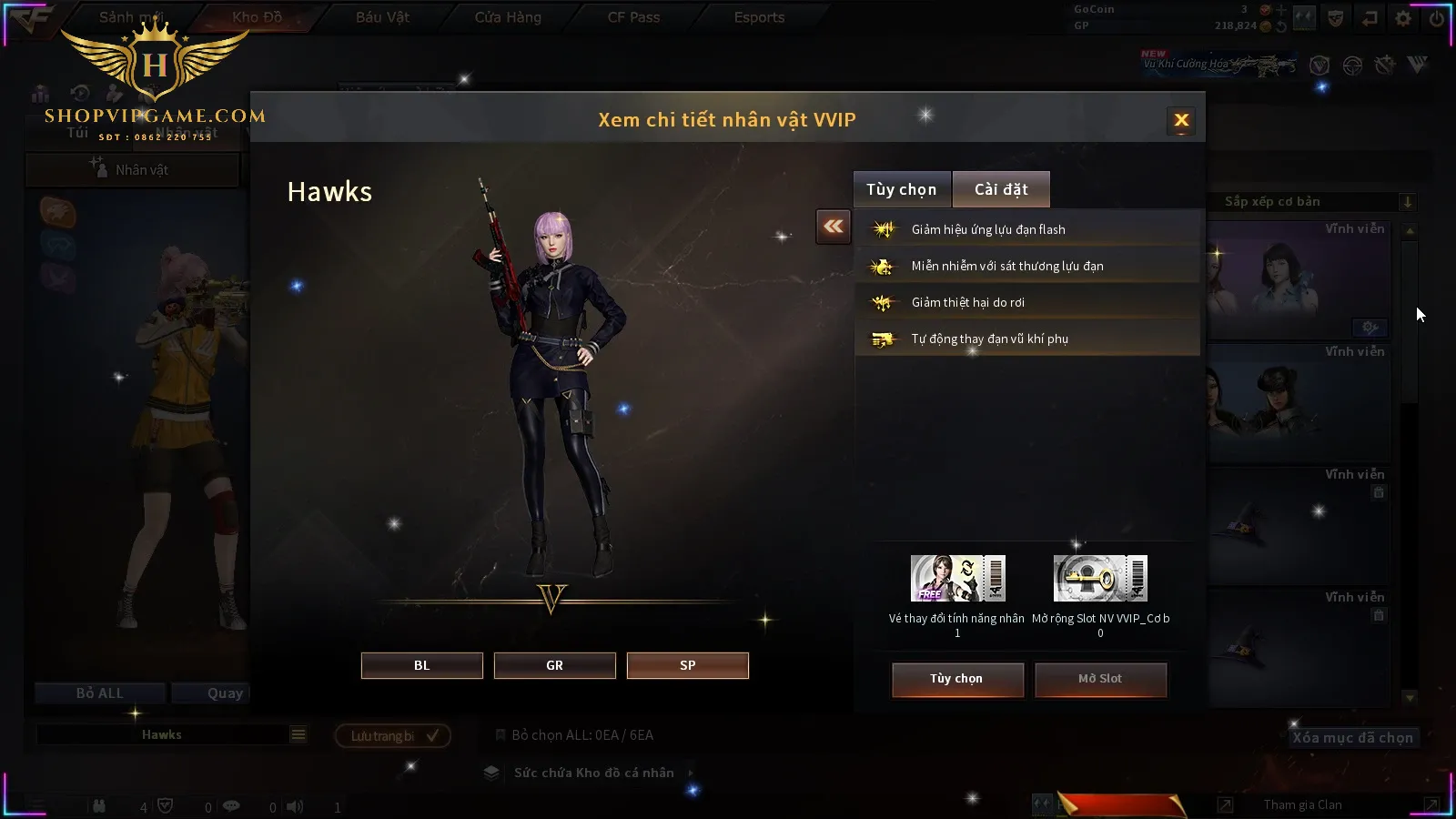Viewport: 1456px width, 819px height.
Task: Open the Báu Vật menu
Action: point(382,17)
